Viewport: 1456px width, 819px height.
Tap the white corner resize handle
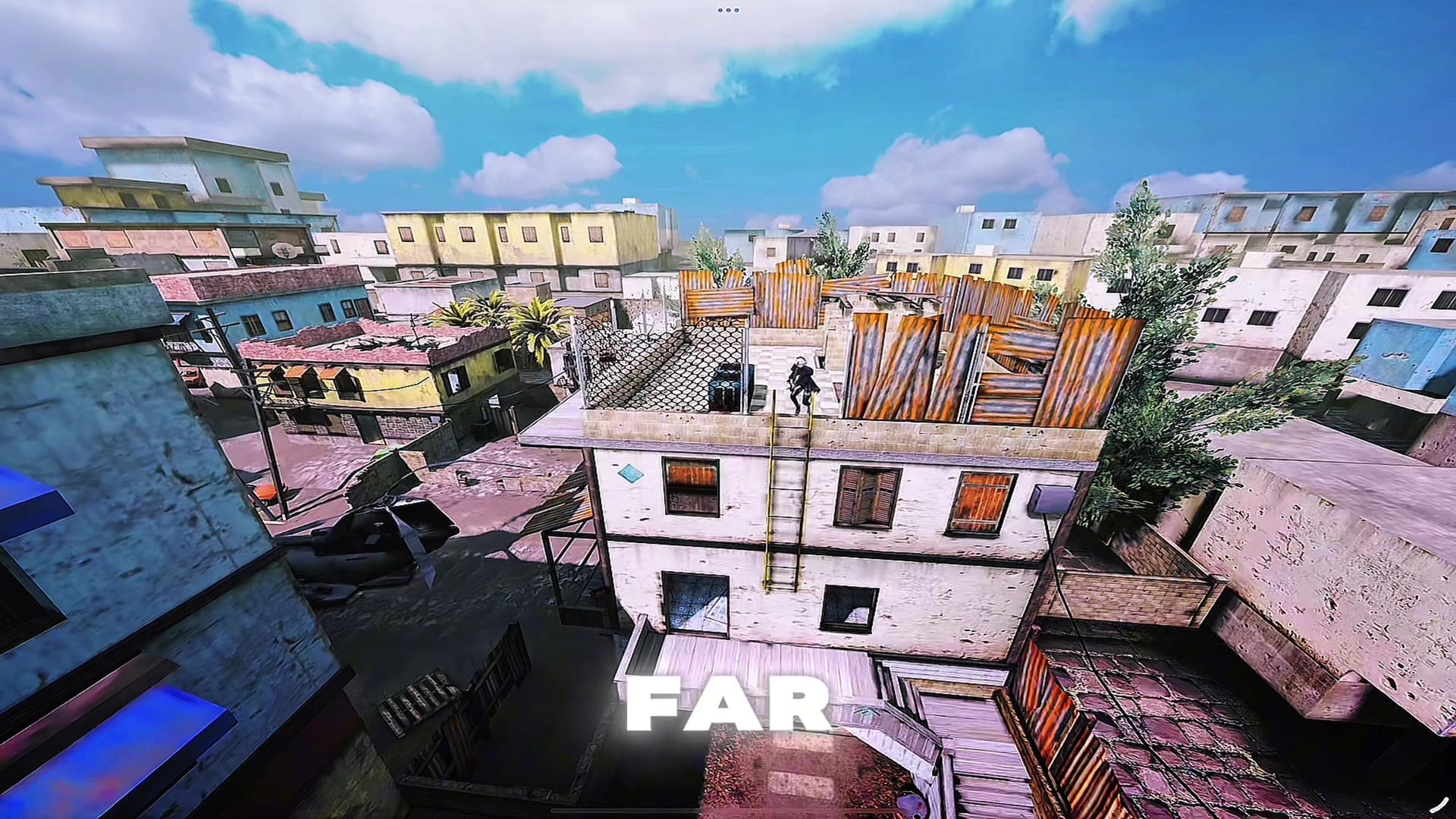(1439, 803)
